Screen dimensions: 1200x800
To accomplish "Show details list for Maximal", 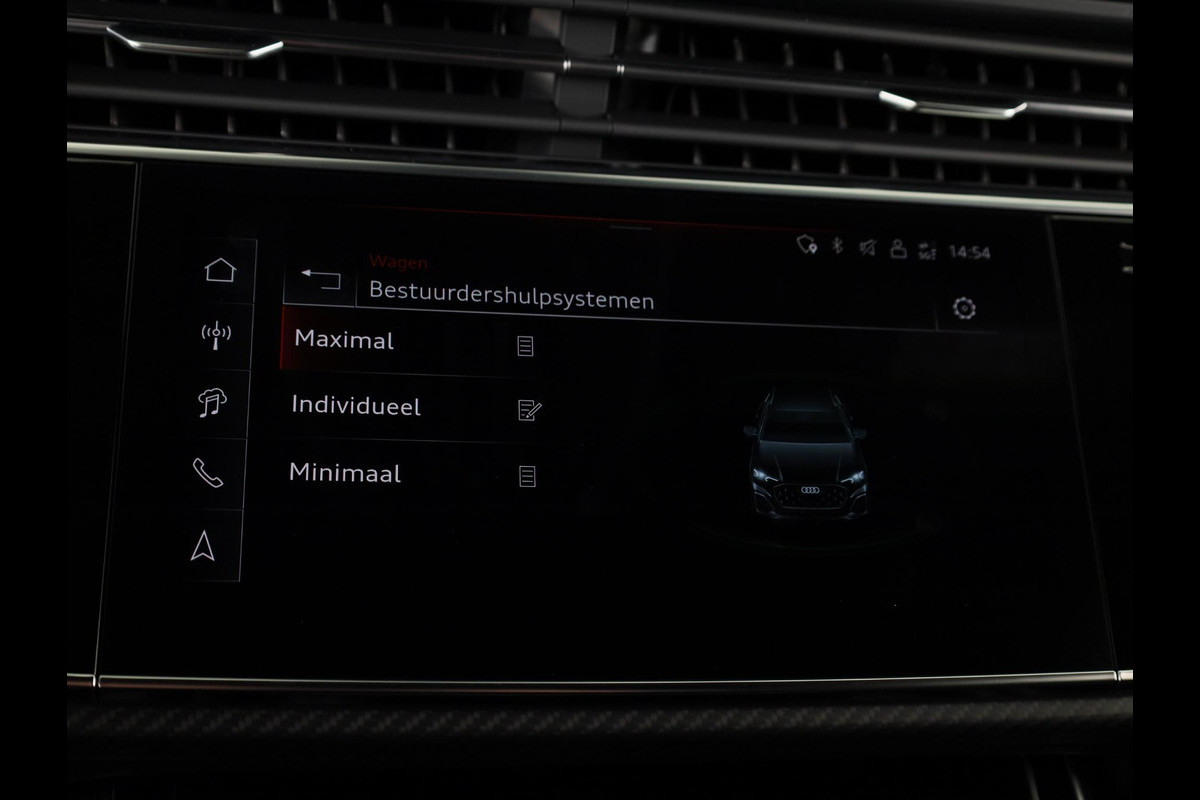I will click(x=525, y=346).
